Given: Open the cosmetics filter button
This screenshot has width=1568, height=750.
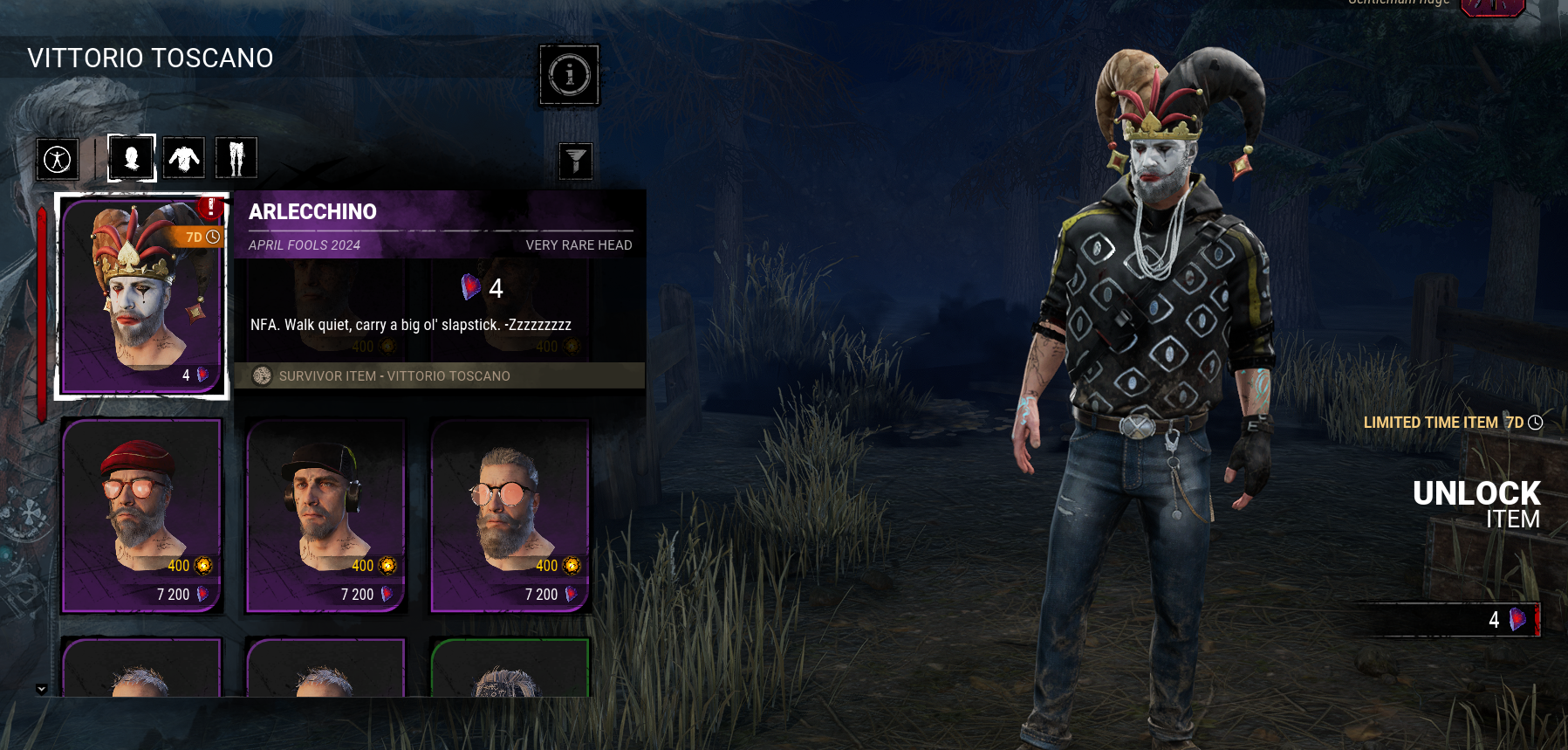Looking at the screenshot, I should click(575, 161).
